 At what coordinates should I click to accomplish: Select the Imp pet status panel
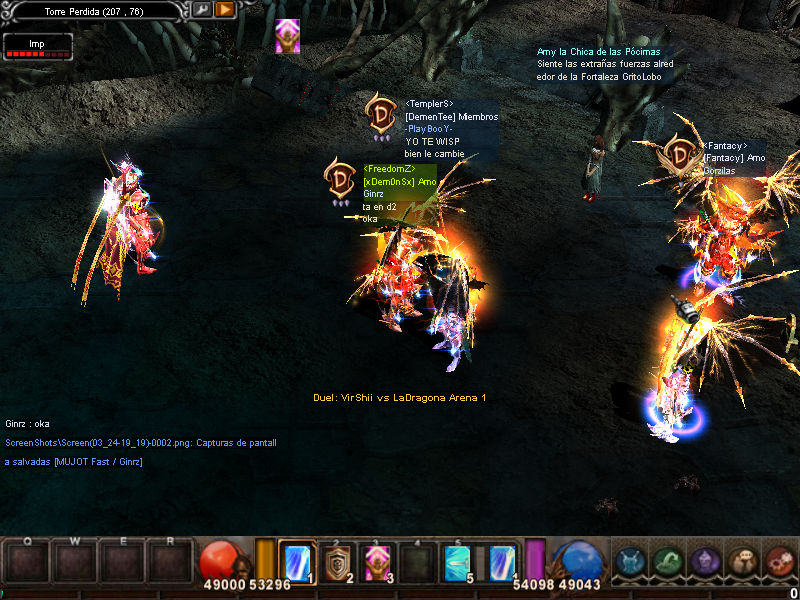click(x=37, y=46)
